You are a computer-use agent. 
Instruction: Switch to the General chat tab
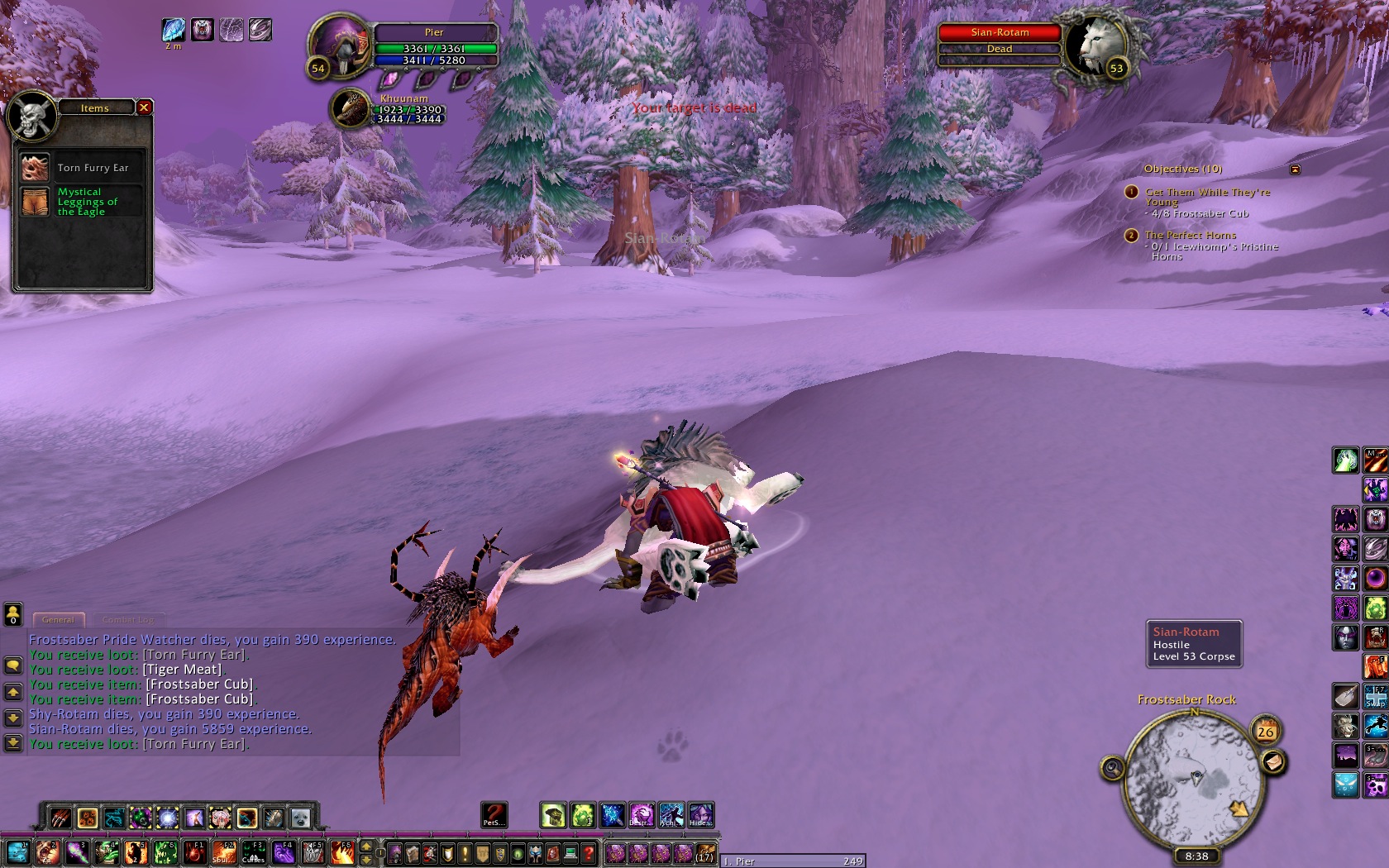[58, 619]
